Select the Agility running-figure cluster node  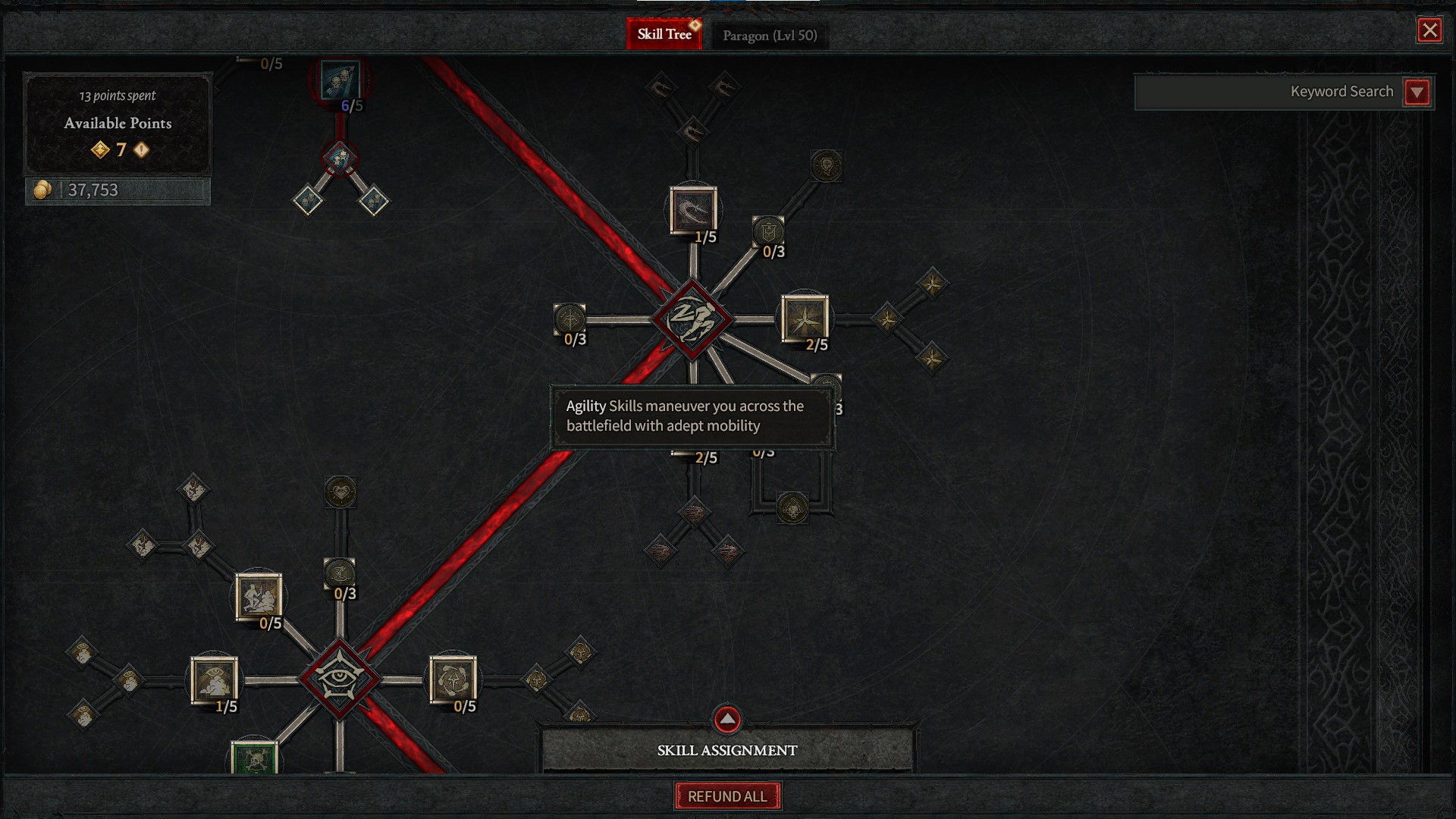coord(692,319)
